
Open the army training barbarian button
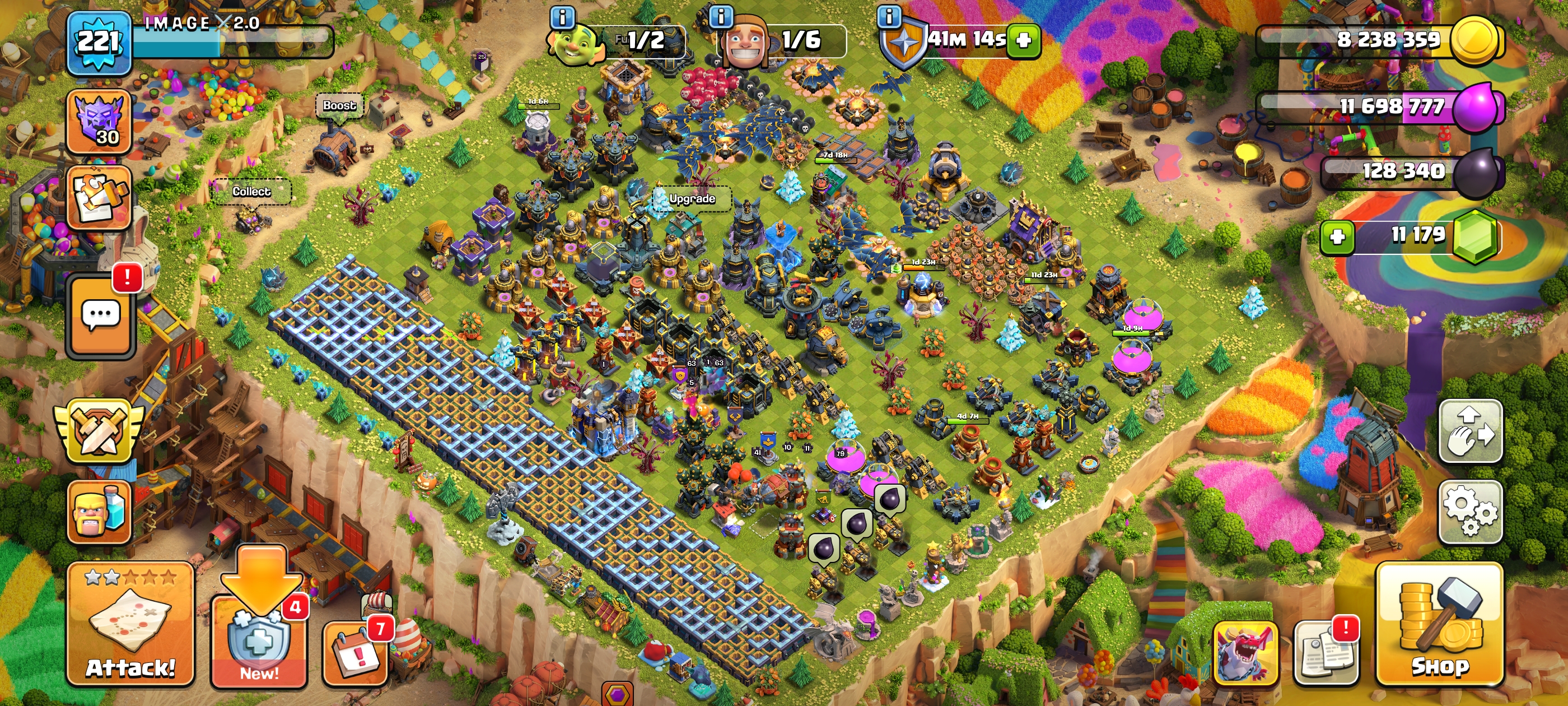99,512
